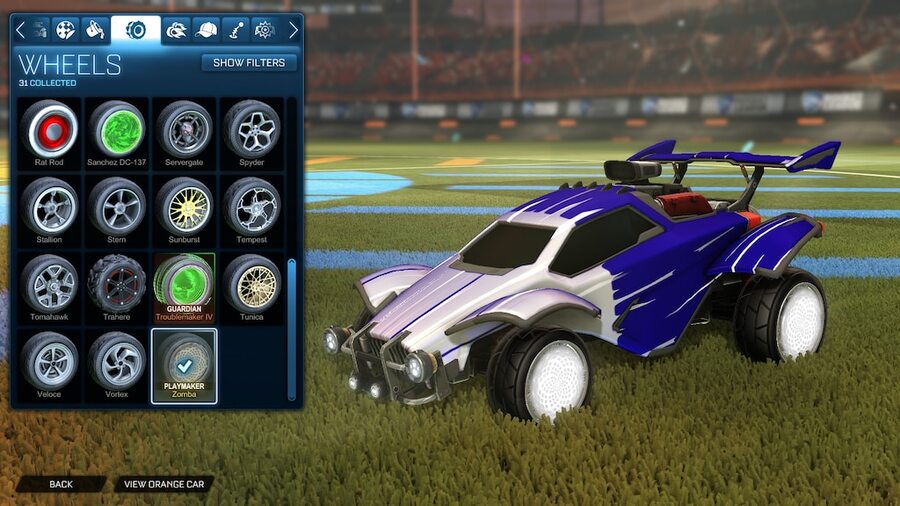This screenshot has height=506, width=900.
Task: Select the Tempest wheels
Action: tap(251, 206)
